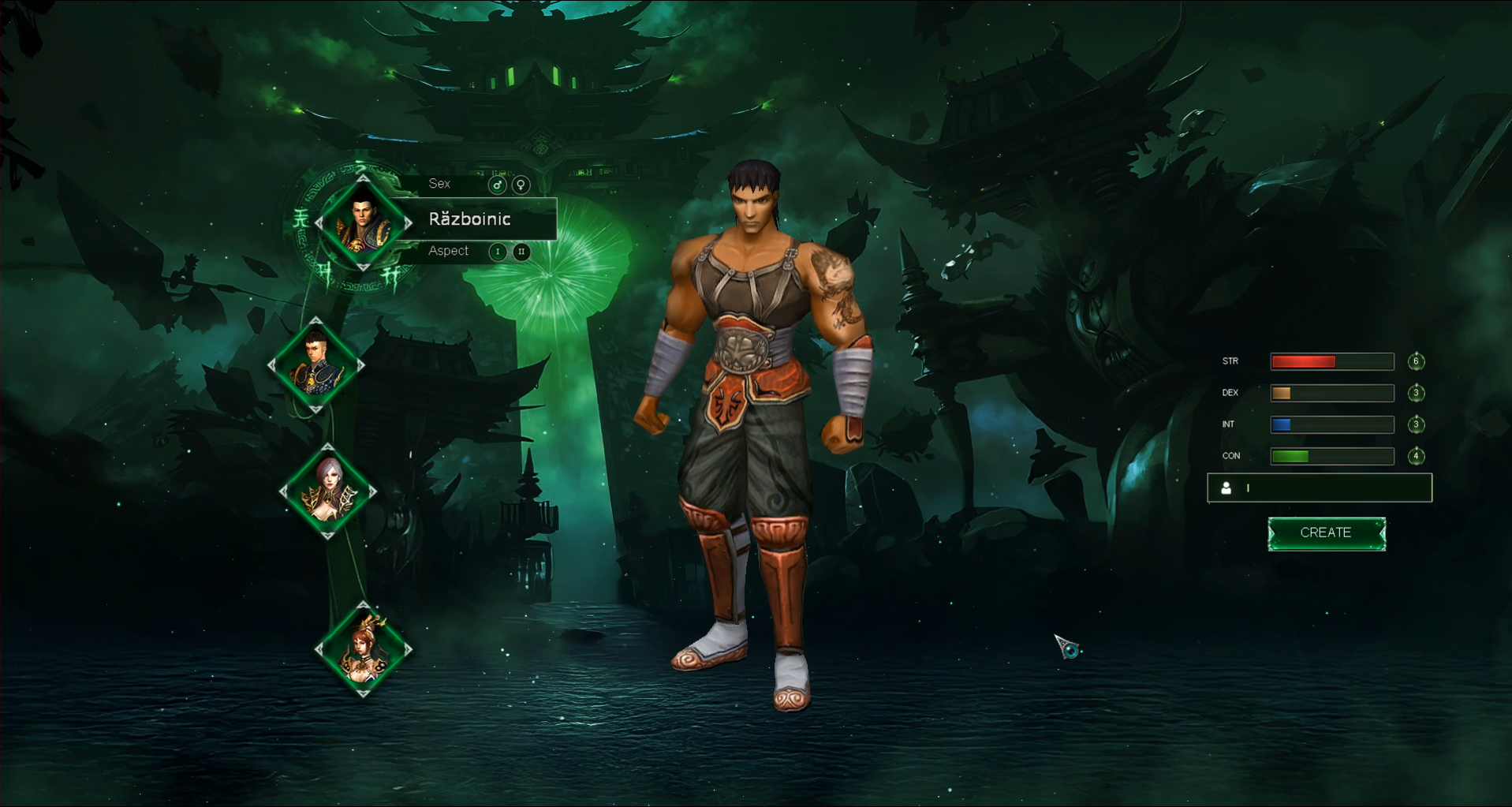Select the male sex icon
The width and height of the screenshot is (1512, 807).
pyautogui.click(x=497, y=185)
